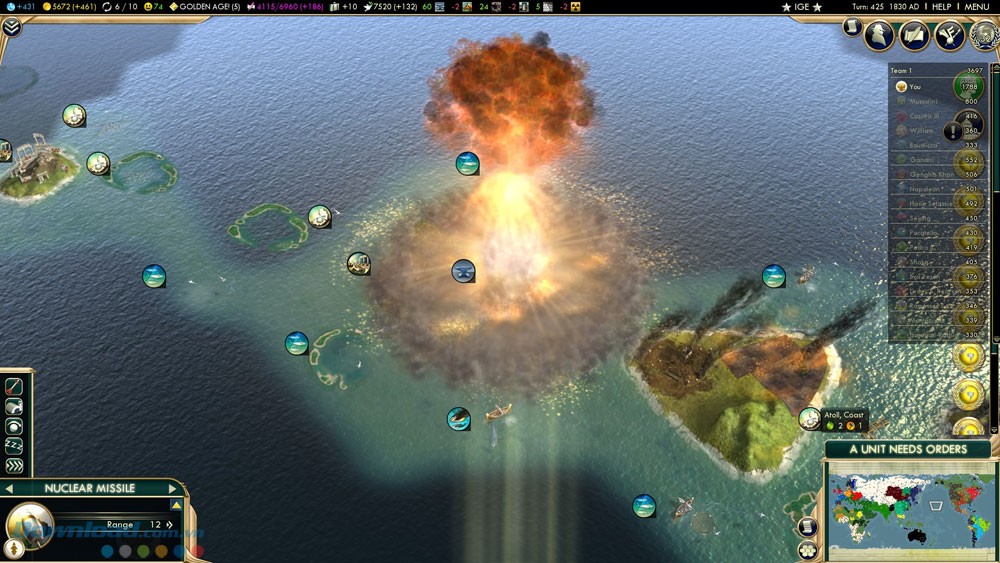1000x563 pixels.
Task: Open the minimap scroll options button
Action: [808, 527]
